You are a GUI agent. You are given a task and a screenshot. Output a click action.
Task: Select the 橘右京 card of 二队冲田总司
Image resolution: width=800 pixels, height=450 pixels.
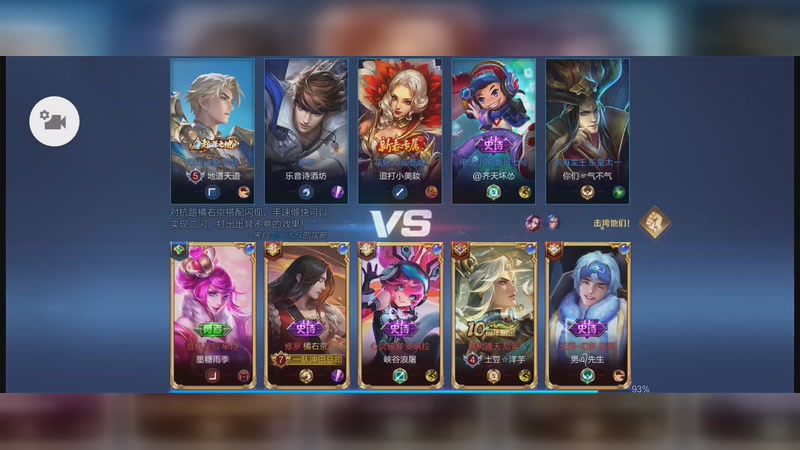pyautogui.click(x=306, y=314)
